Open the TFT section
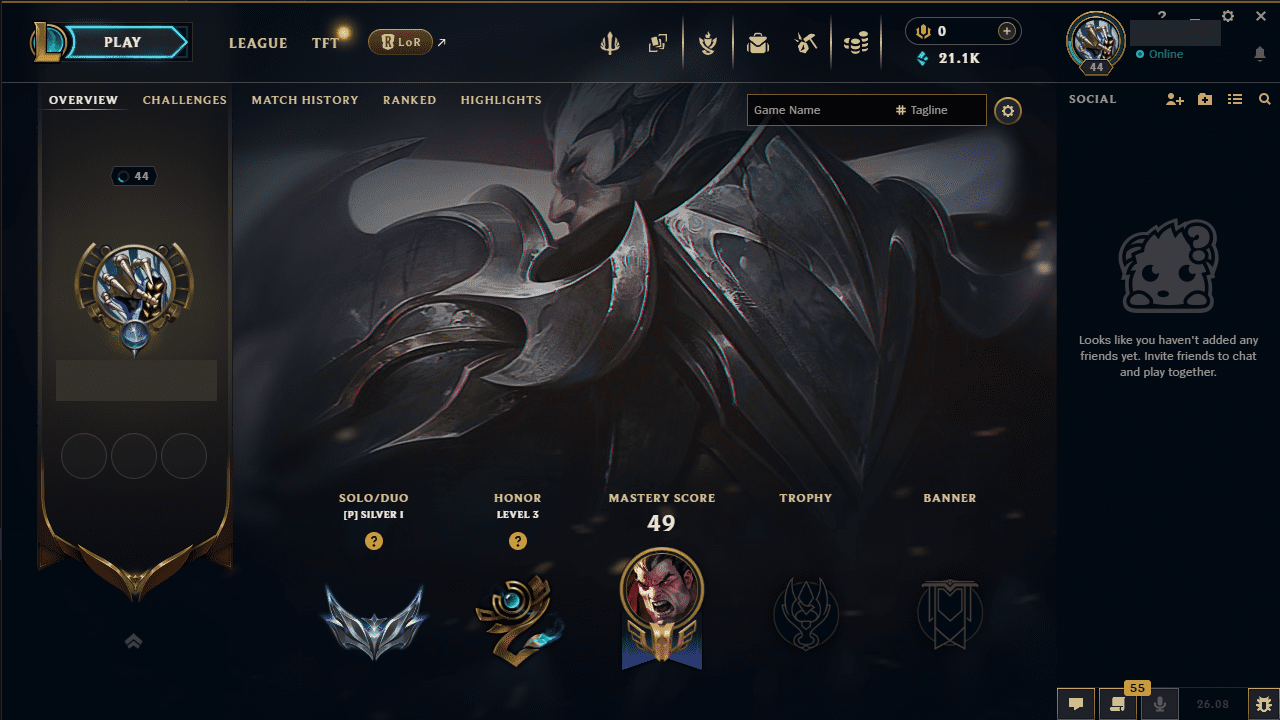The height and width of the screenshot is (720, 1280). pos(325,43)
